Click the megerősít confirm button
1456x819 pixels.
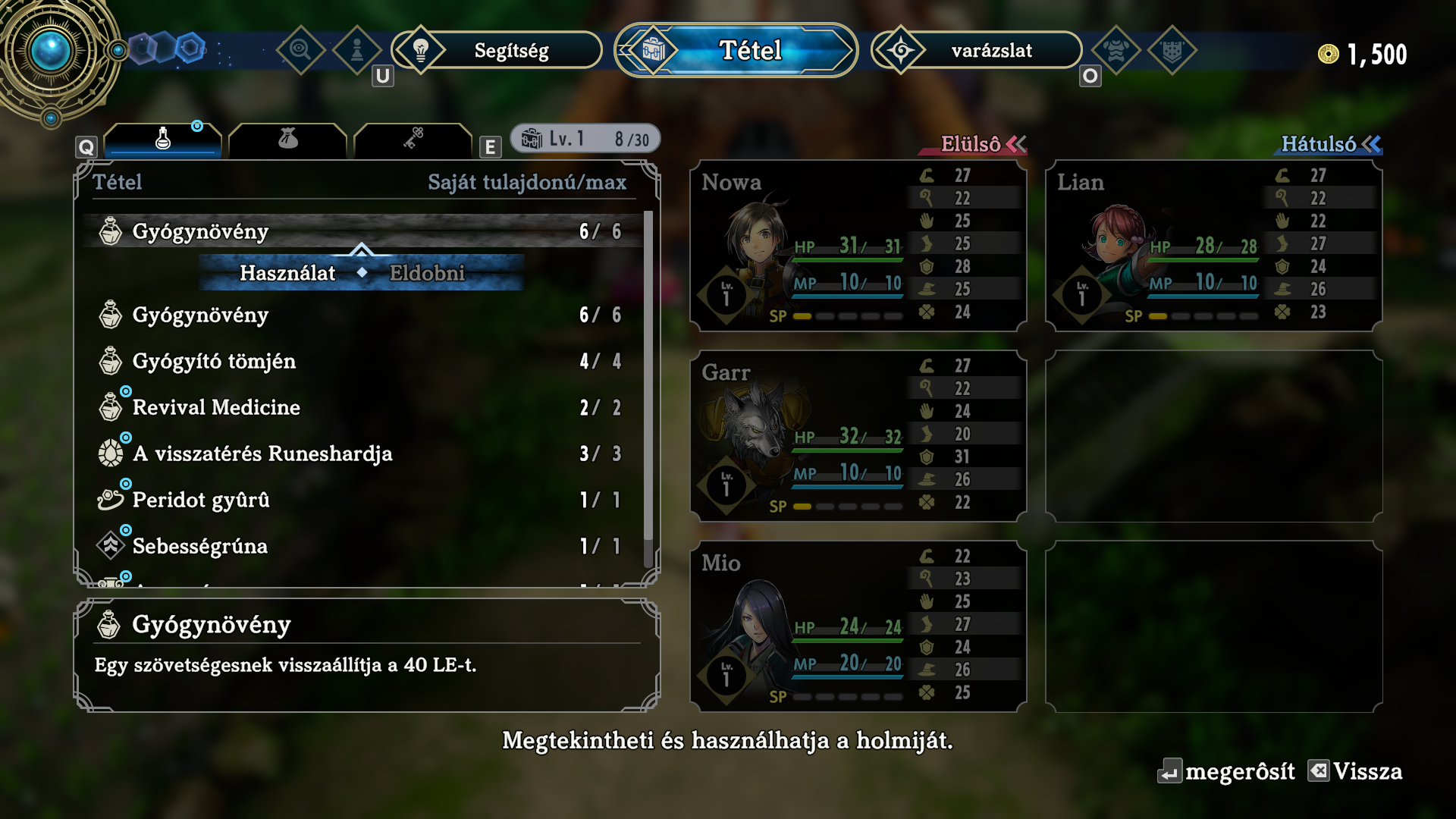coord(1227,772)
